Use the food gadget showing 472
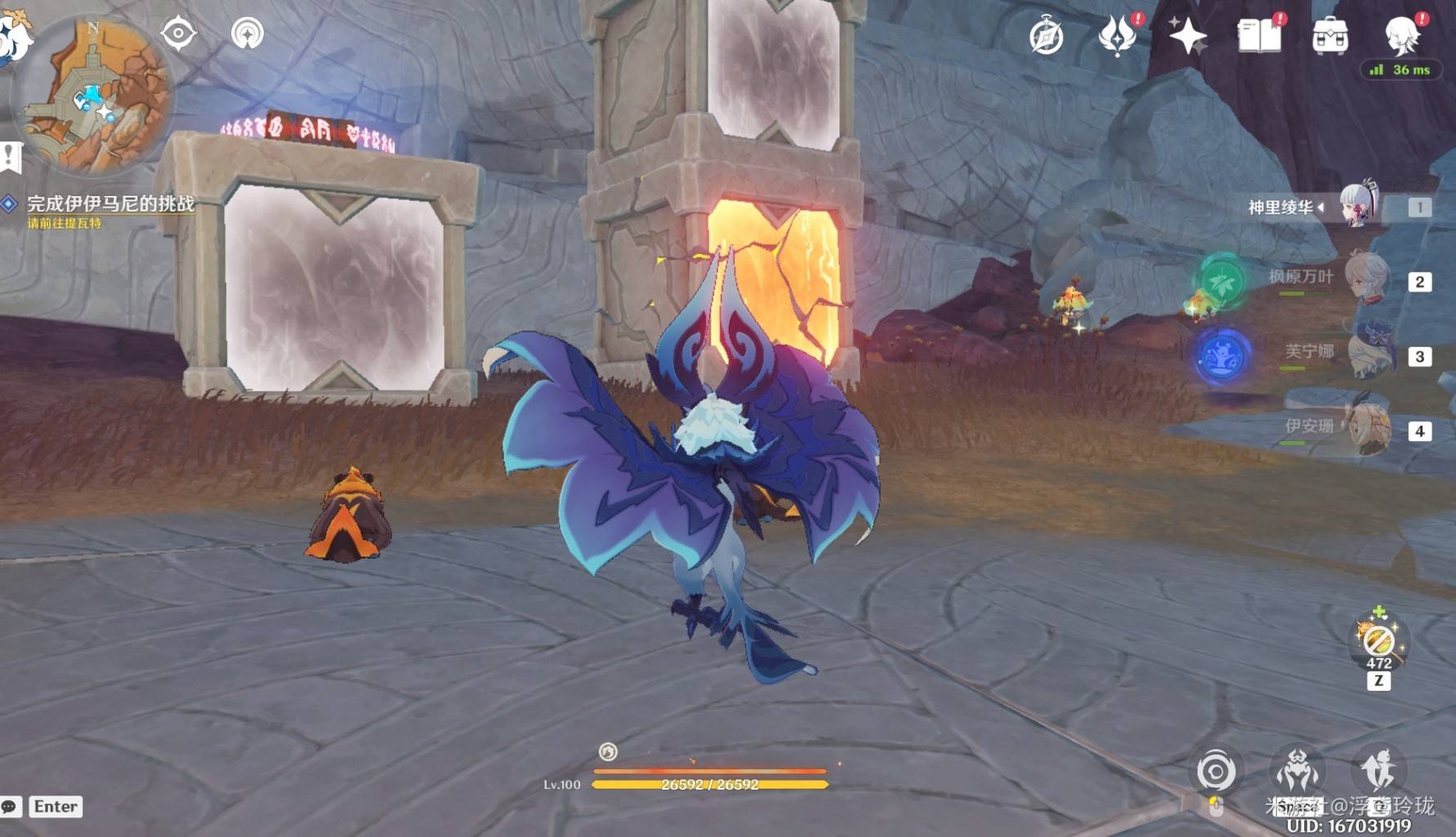Screen dimensions: 1456x837 tap(1378, 641)
